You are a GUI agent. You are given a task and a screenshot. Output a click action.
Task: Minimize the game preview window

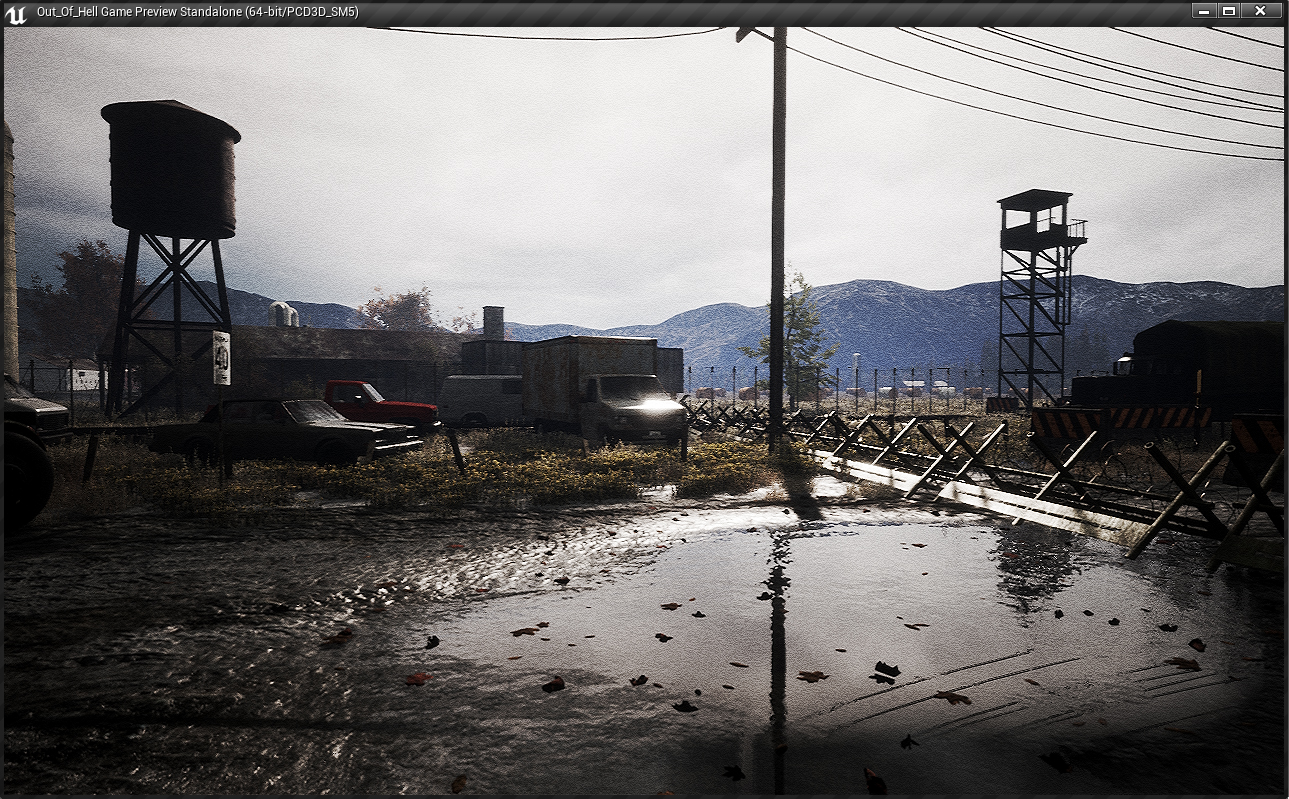point(1204,11)
